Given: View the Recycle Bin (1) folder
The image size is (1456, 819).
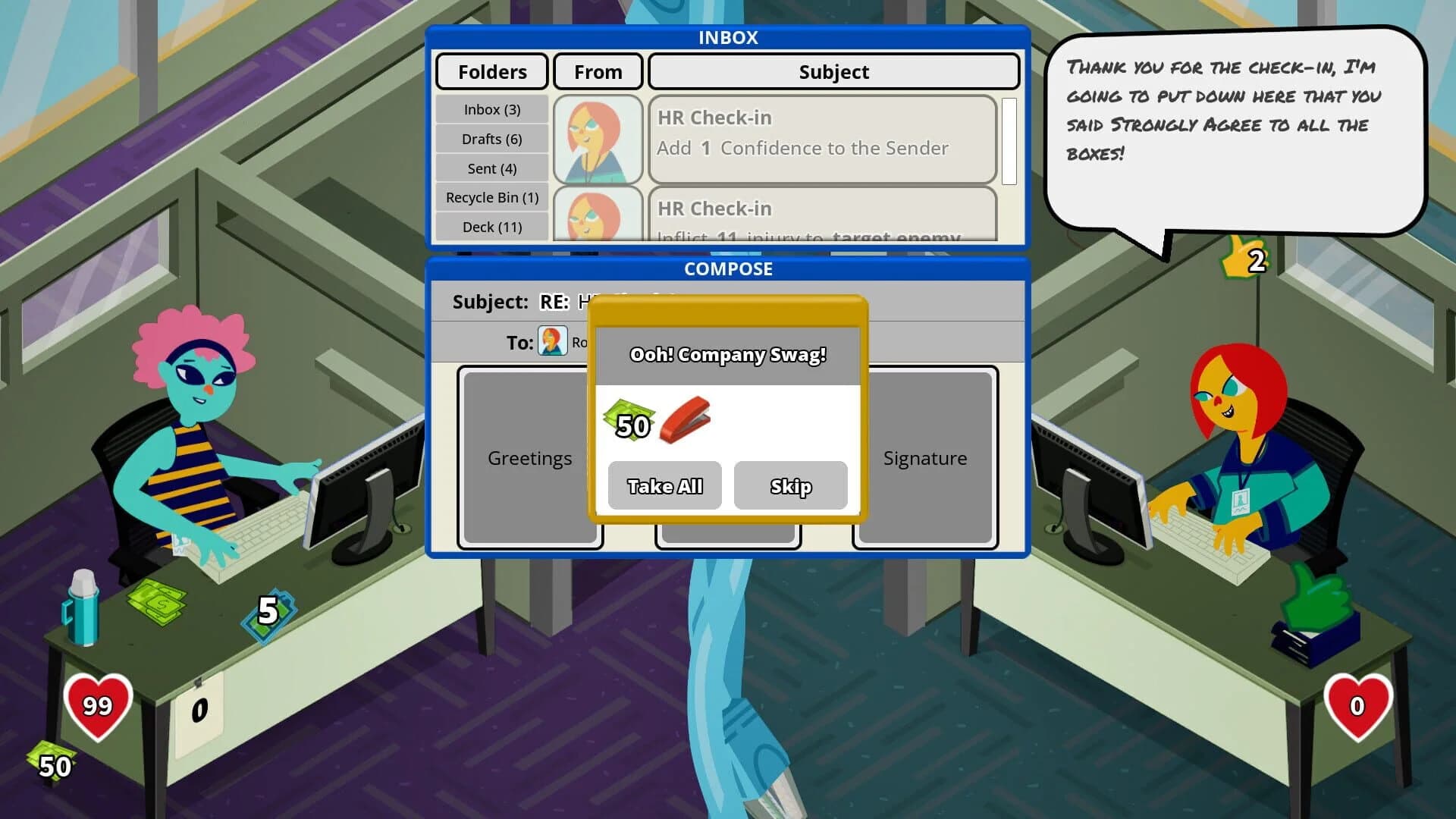Looking at the screenshot, I should pyautogui.click(x=491, y=197).
